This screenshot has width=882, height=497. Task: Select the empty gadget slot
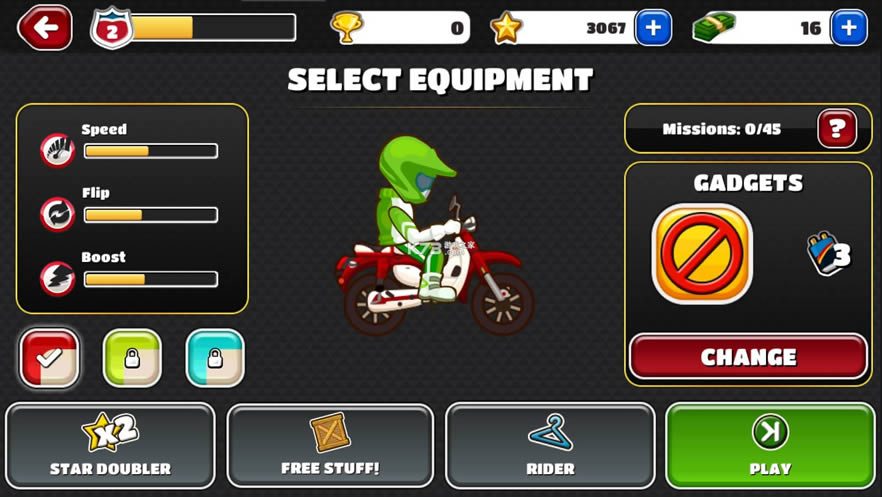(x=702, y=254)
